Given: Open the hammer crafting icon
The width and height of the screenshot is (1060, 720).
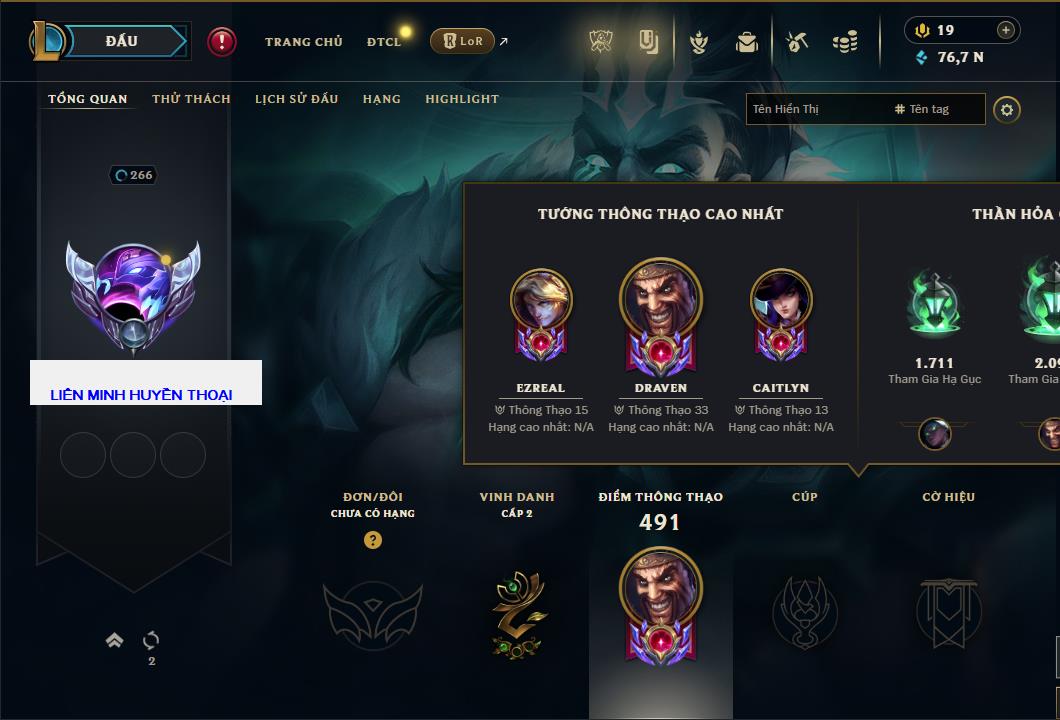Looking at the screenshot, I should [796, 42].
